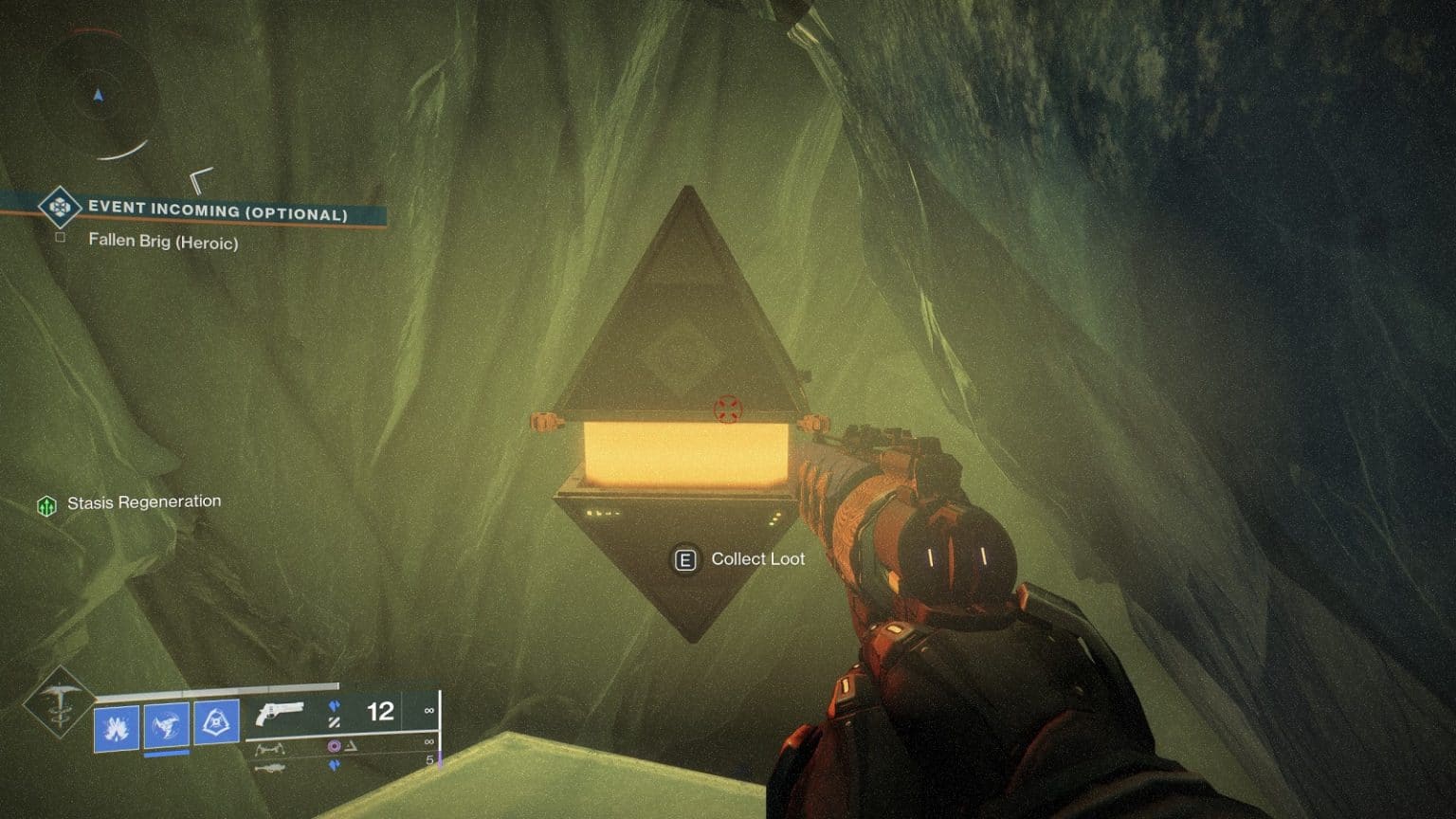Switch to the bow weapon slot
Screen dimensions: 1456x819
[x=270, y=749]
